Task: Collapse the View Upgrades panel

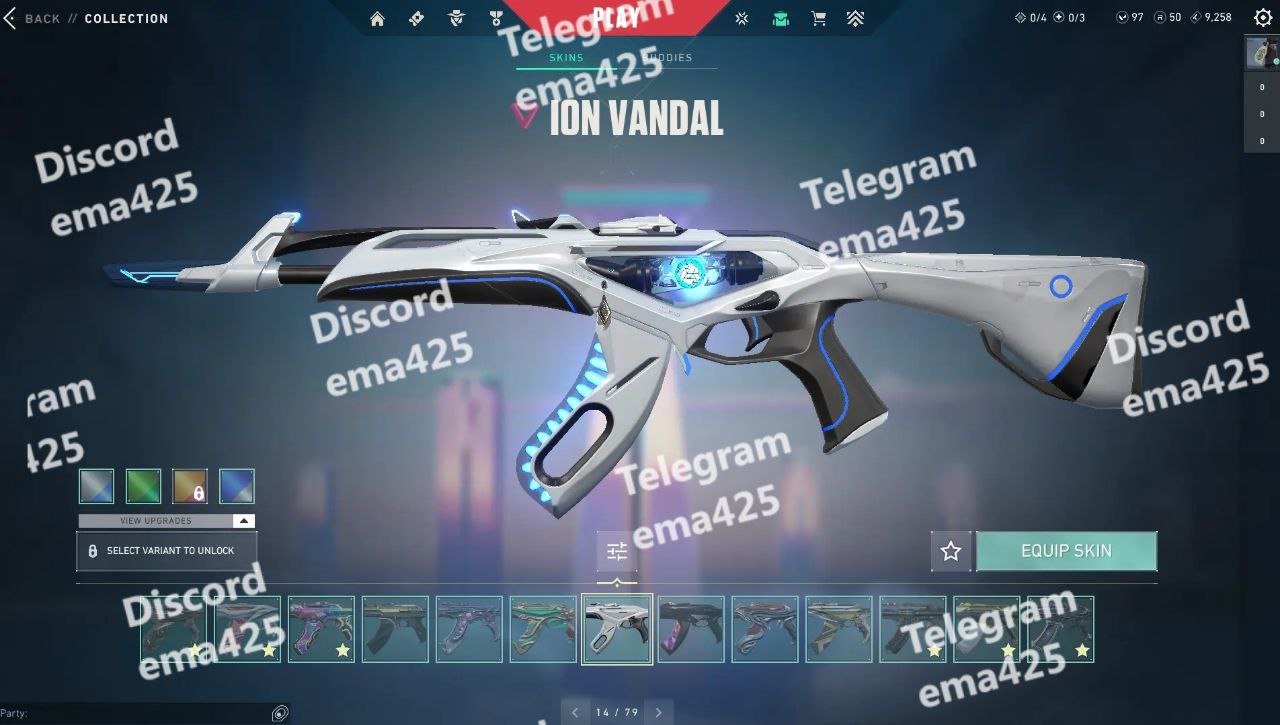Action: [x=244, y=521]
